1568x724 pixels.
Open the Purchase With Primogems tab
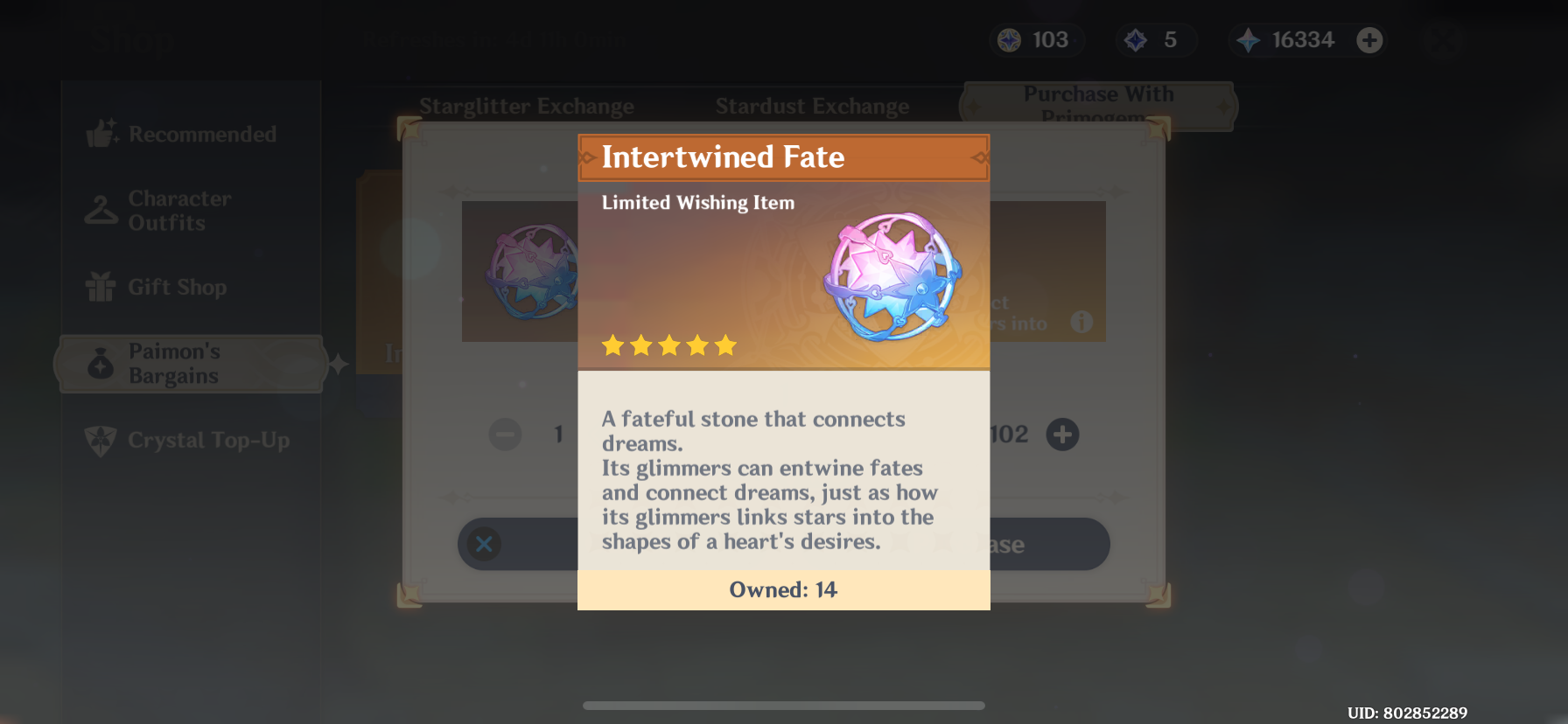coord(1100,105)
